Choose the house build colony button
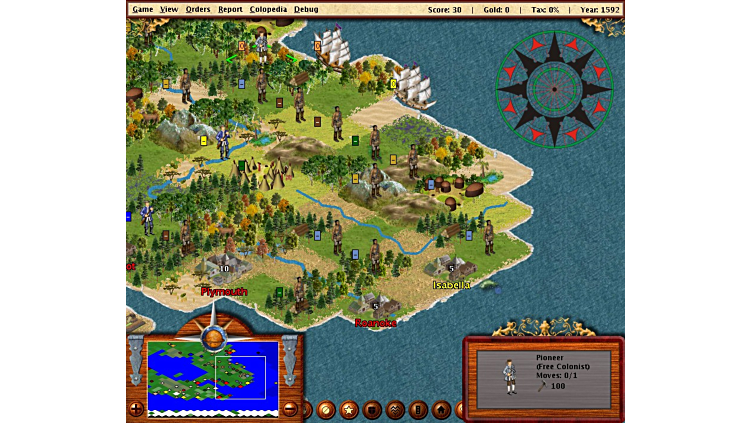Screen dimensions: 752x423 441,409
